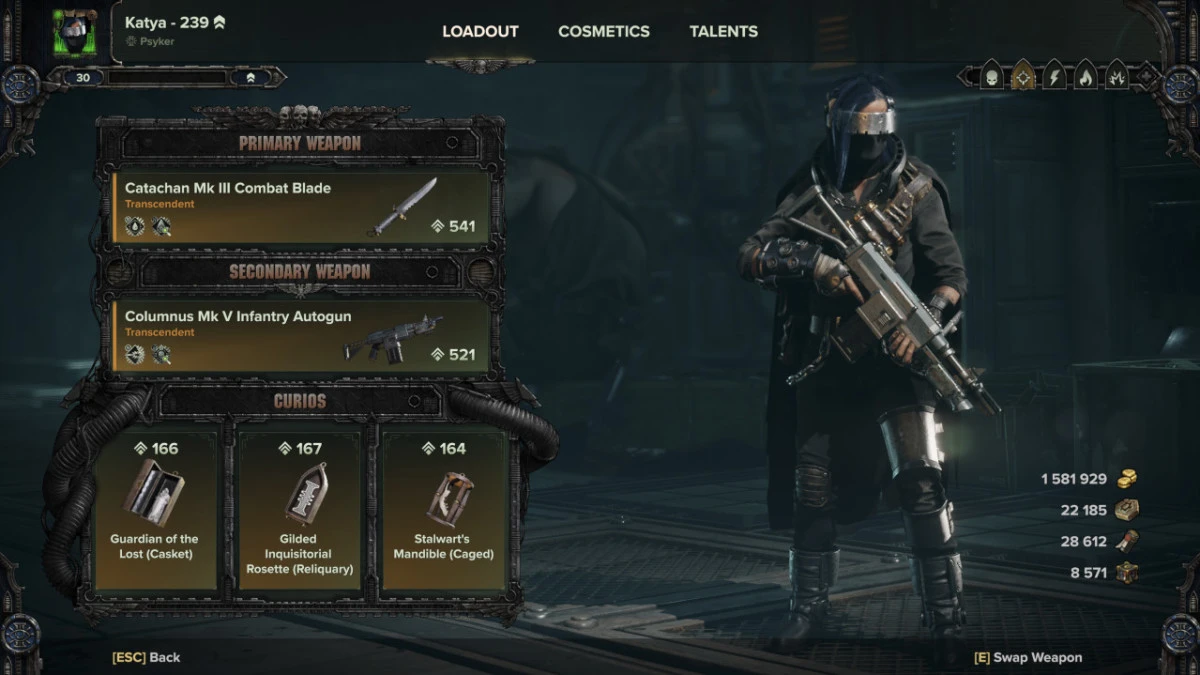Select the explosion loadout preset

[1116, 76]
